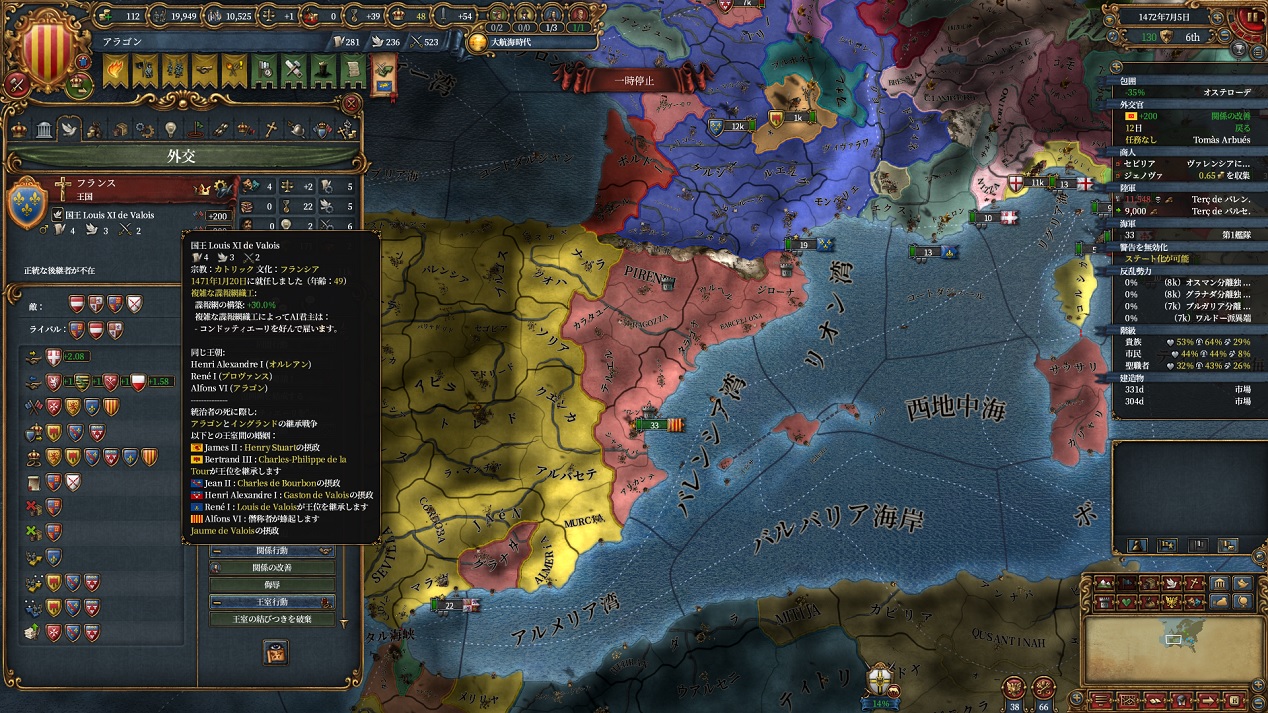Close the diplomacy panel with the red X
This screenshot has width=1268, height=713.
tap(351, 103)
